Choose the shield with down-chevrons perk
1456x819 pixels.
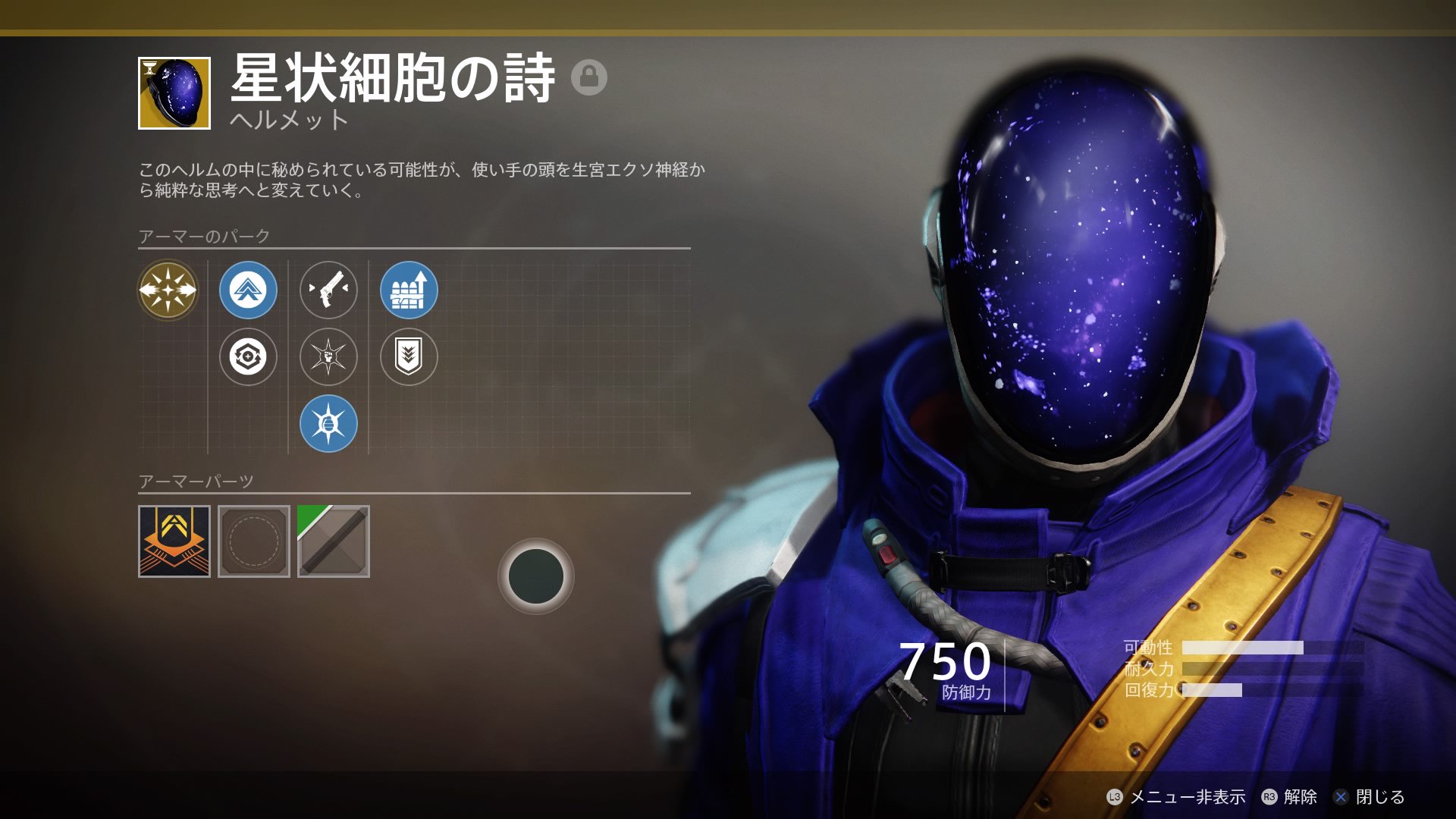(x=409, y=356)
